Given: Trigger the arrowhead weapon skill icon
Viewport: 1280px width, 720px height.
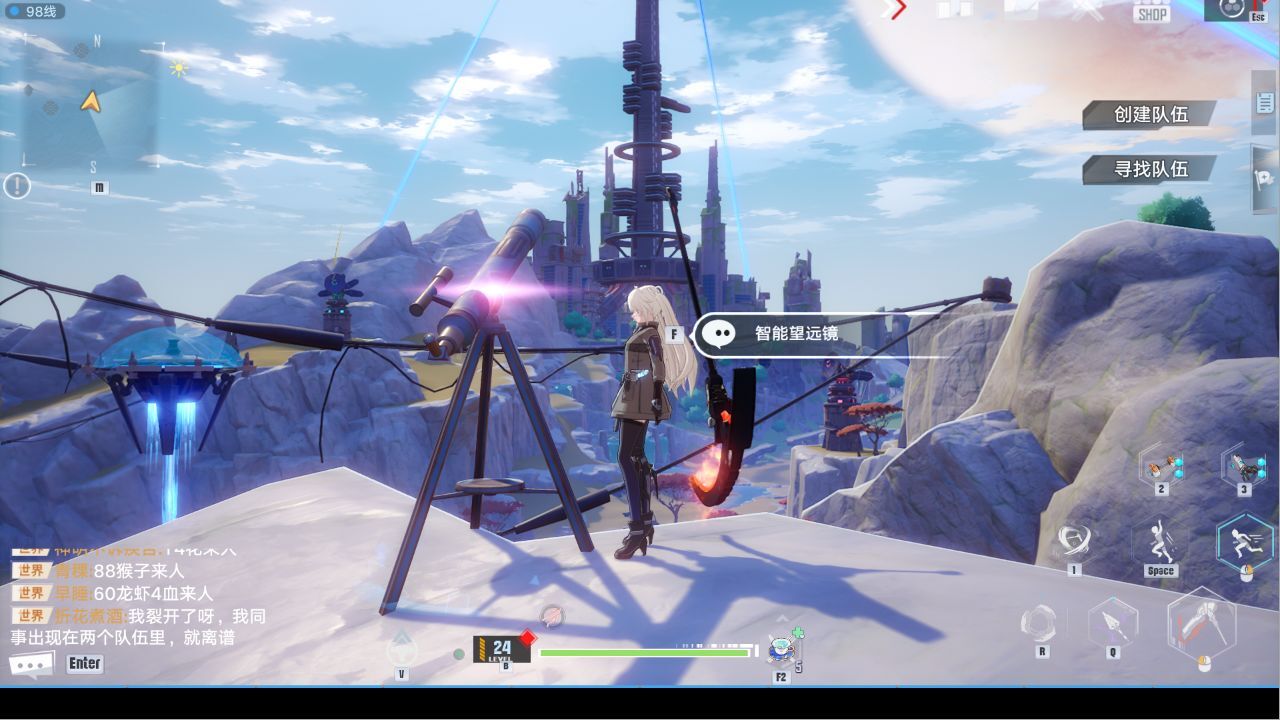Looking at the screenshot, I should click(1113, 624).
